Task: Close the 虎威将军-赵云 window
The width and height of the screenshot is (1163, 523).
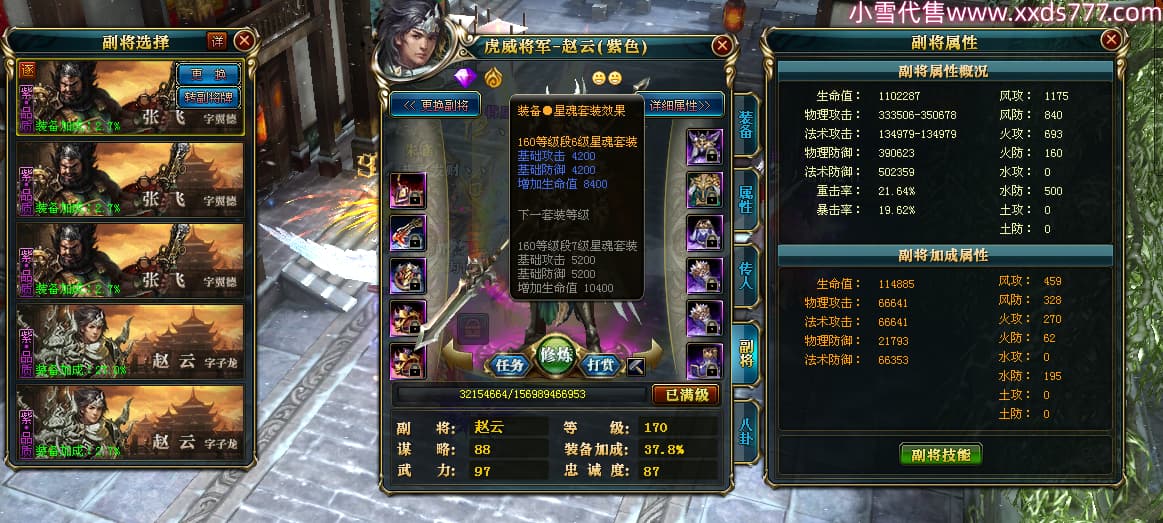Action: coord(722,46)
